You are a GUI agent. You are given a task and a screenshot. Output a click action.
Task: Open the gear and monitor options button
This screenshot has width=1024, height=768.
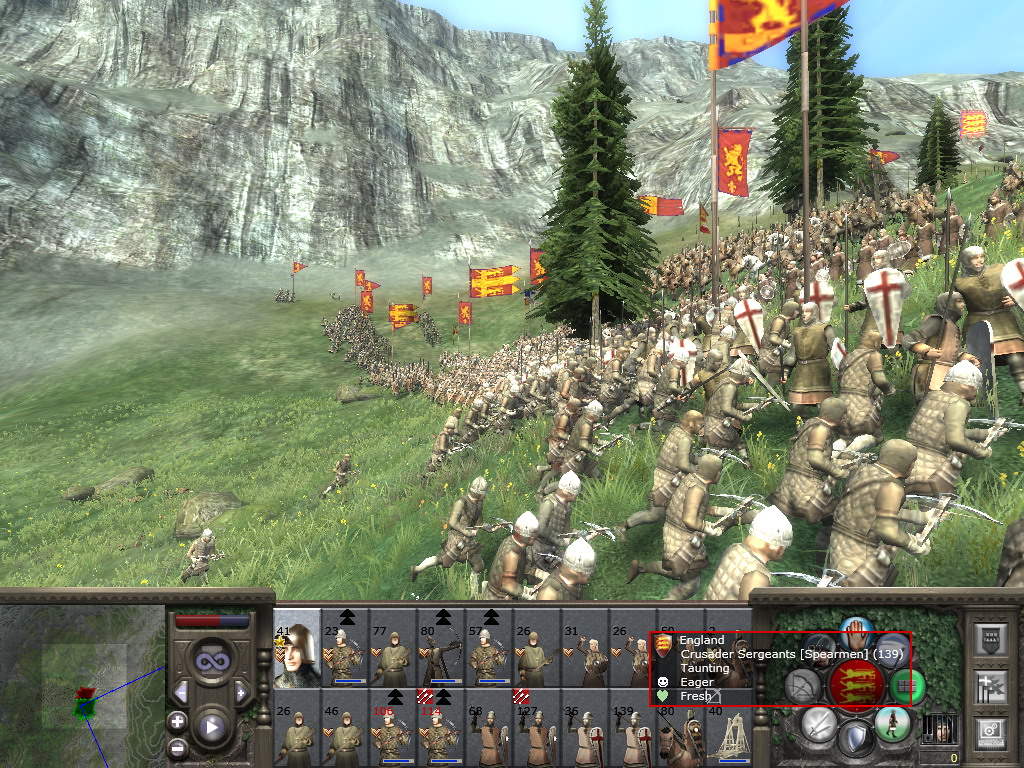[x=991, y=732]
